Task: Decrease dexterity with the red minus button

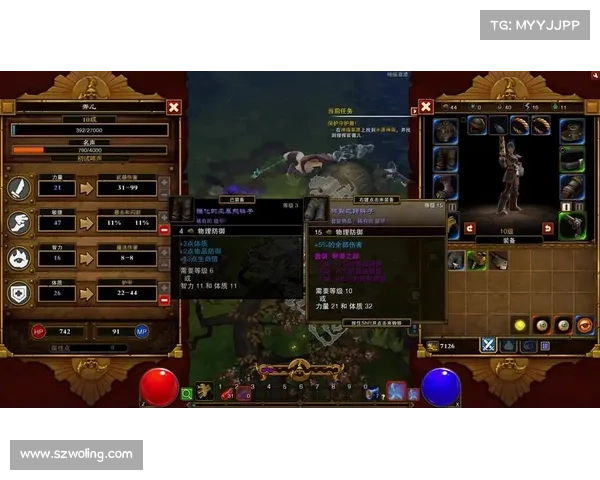Action: click(x=165, y=230)
